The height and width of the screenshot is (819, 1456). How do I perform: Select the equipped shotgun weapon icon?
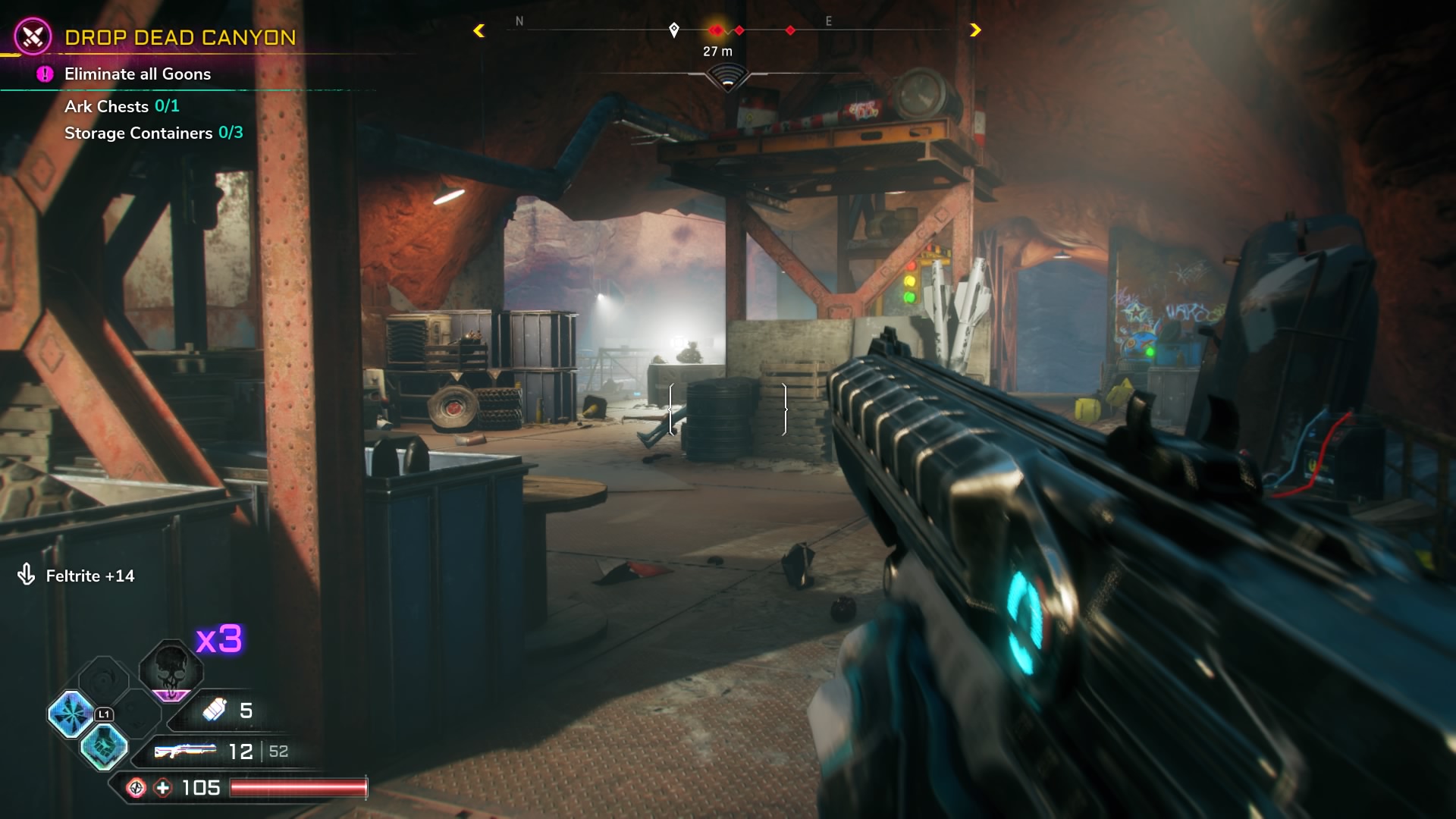184,751
